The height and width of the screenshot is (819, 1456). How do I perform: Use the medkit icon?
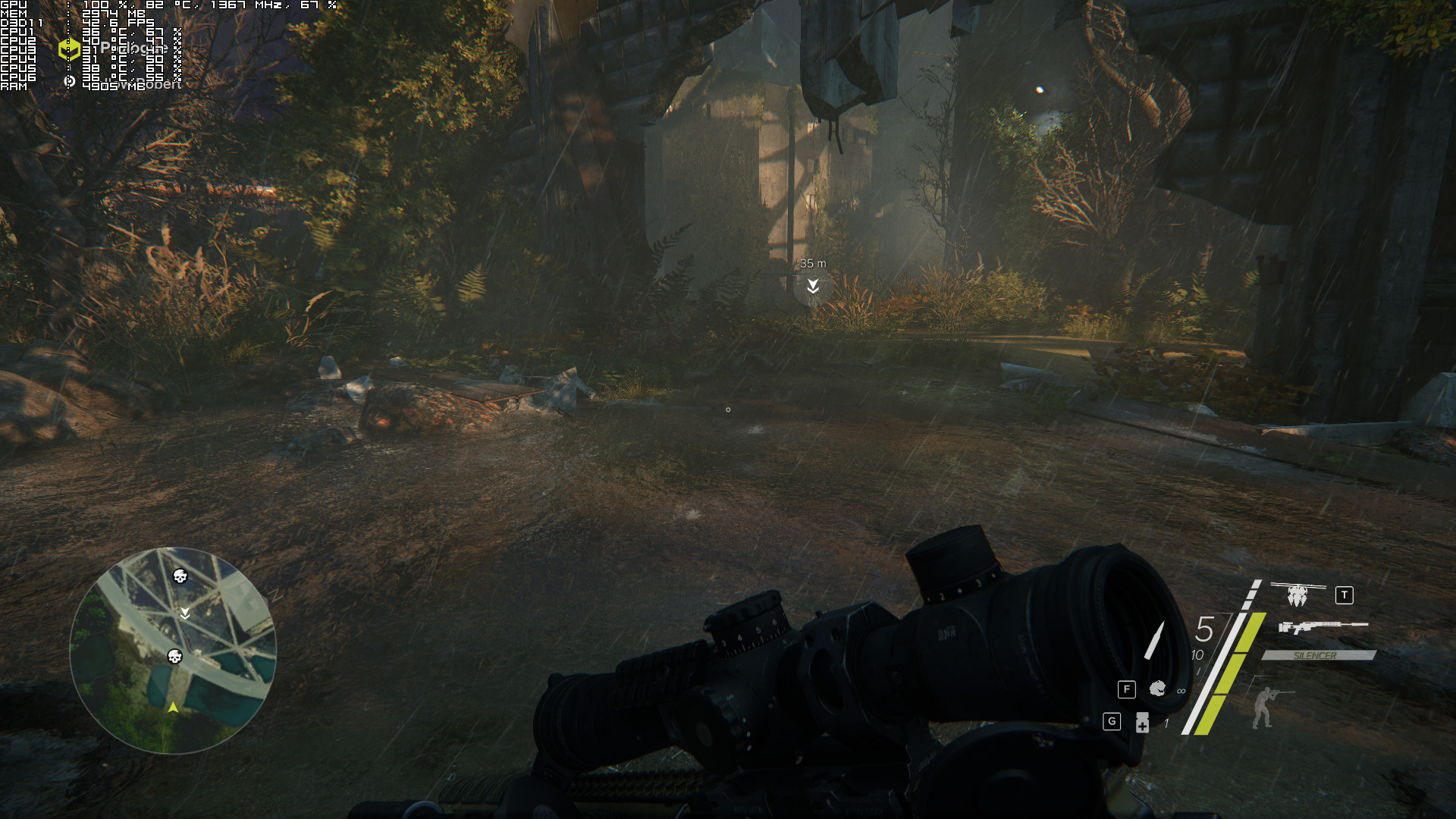pos(1142,723)
